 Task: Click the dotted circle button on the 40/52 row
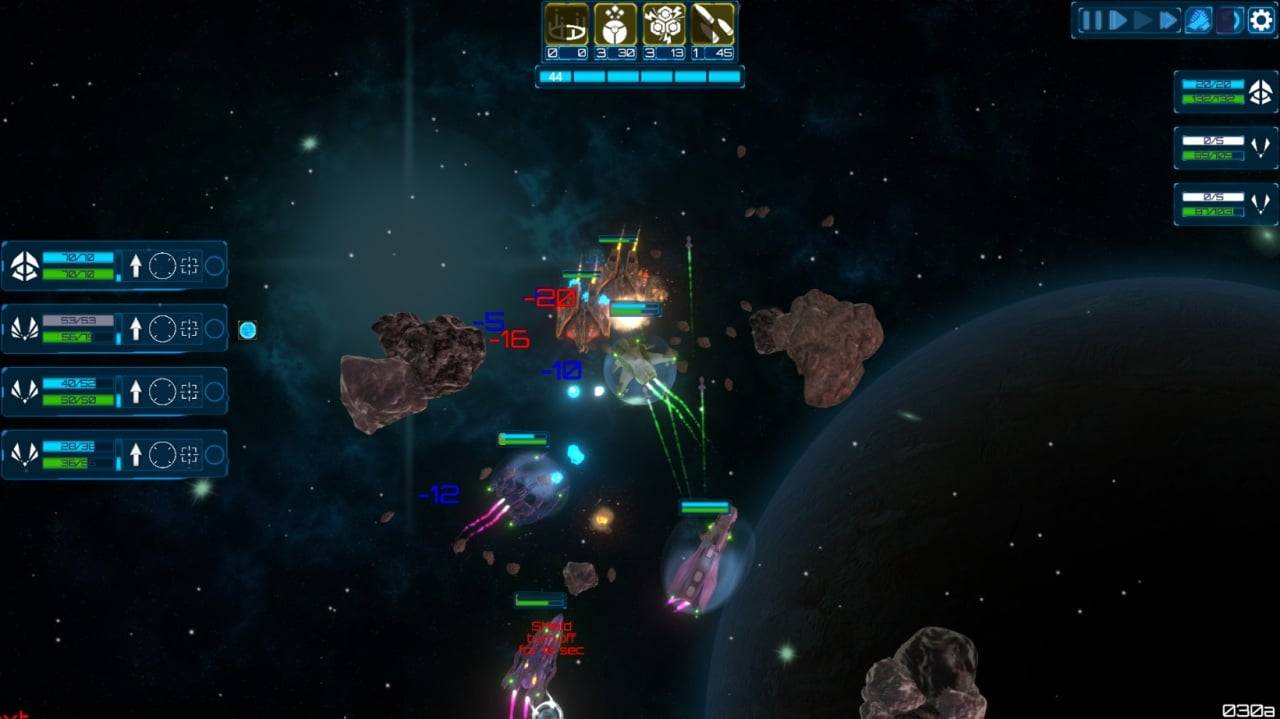162,391
